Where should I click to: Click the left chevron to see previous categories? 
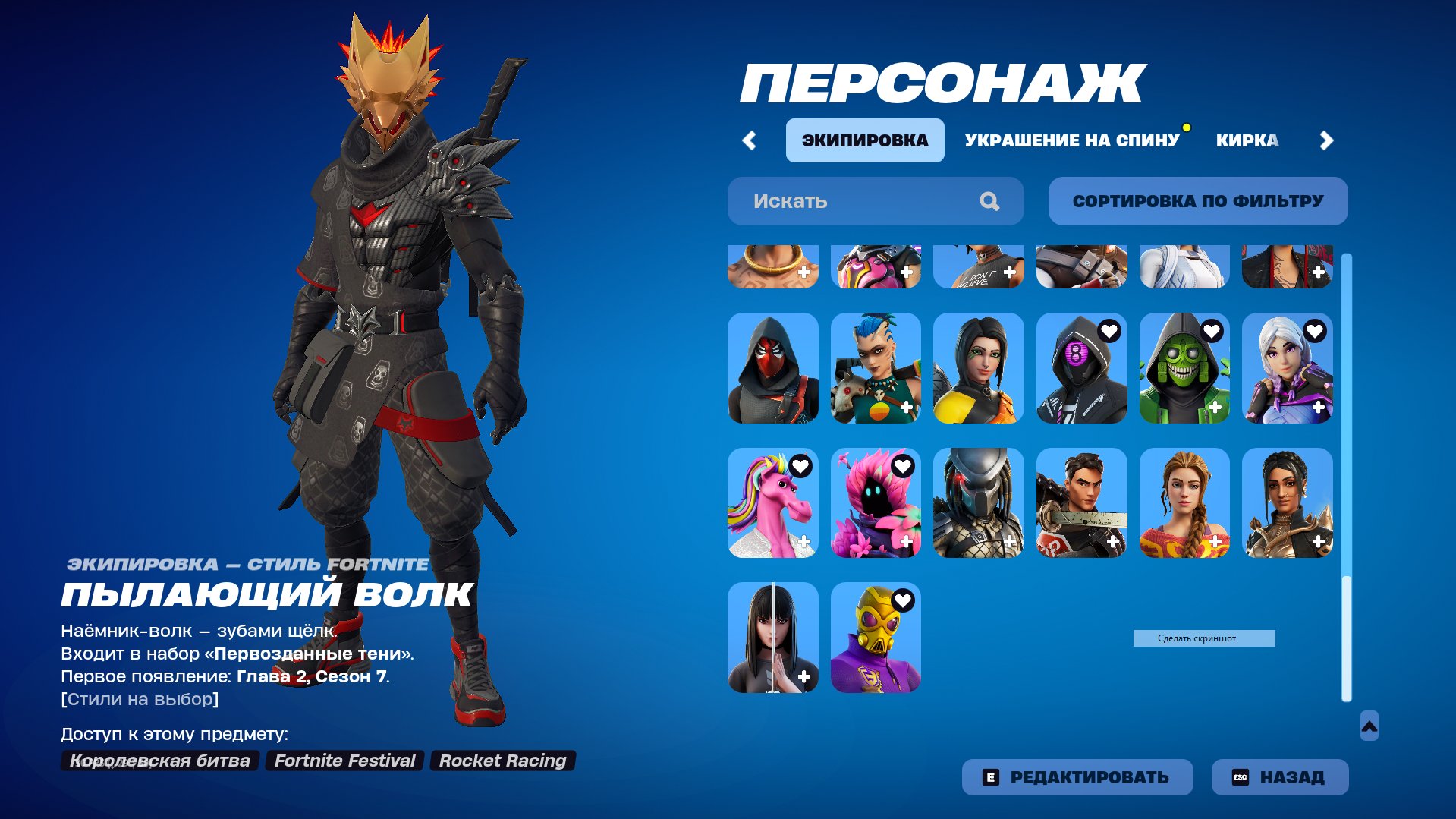pos(749,140)
